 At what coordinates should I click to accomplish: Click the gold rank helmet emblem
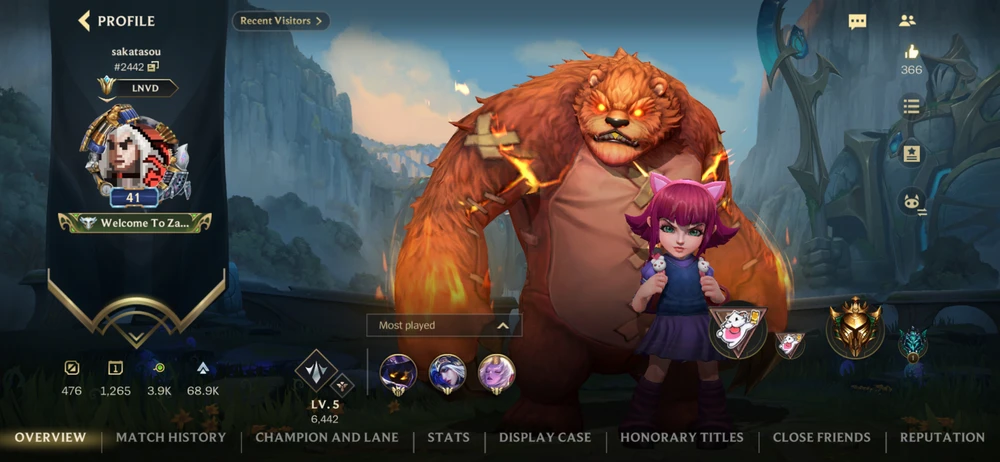point(854,329)
